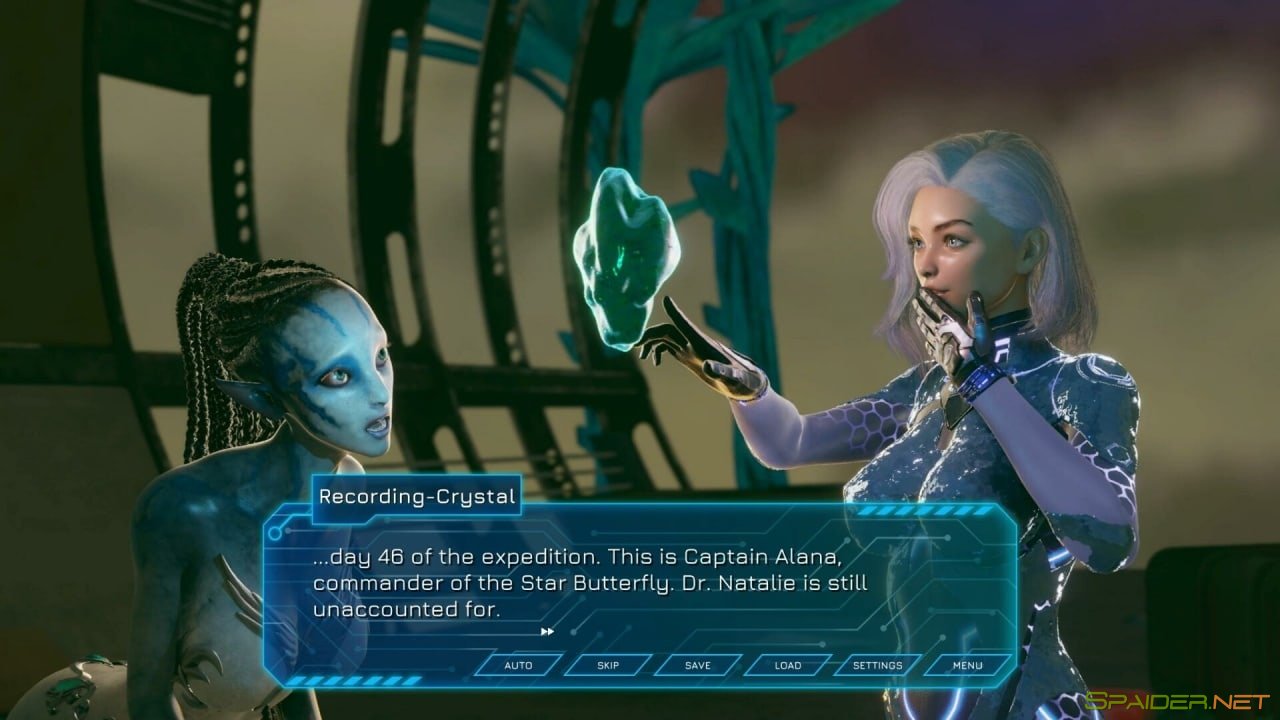Open the Load game screen
Viewport: 1280px width, 720px height.
pyautogui.click(x=788, y=665)
